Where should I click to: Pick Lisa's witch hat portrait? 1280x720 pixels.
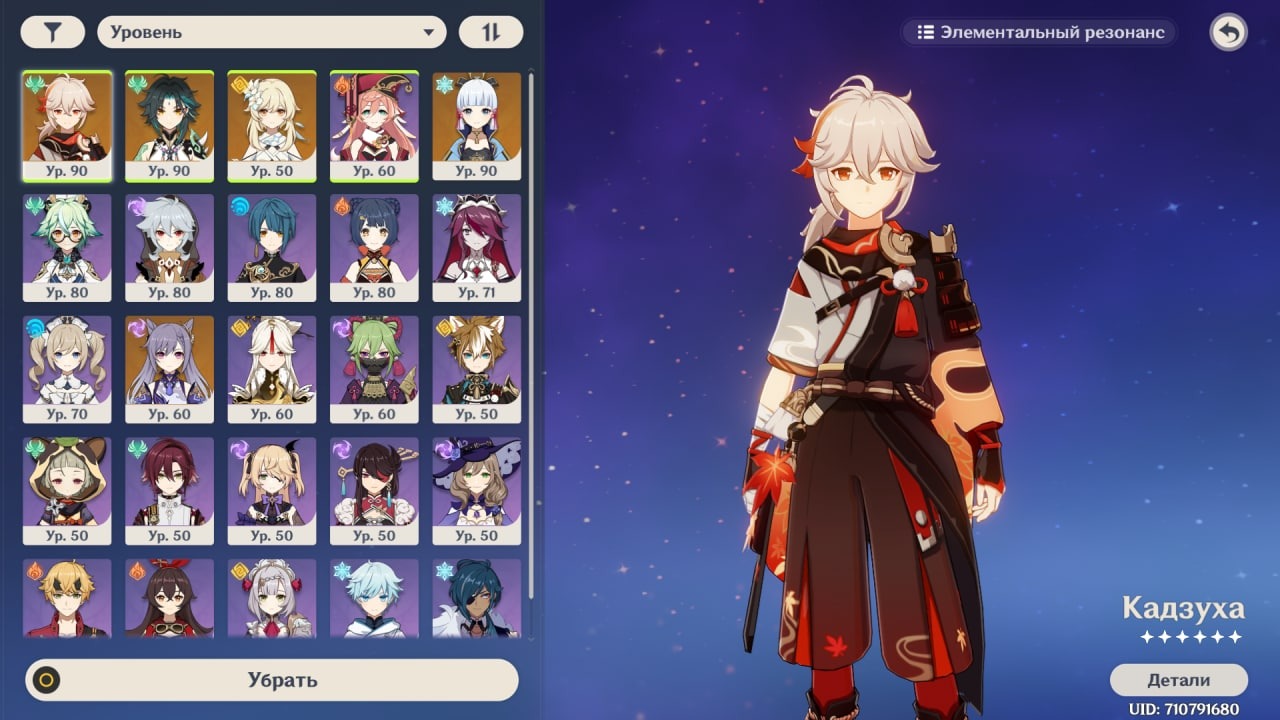point(477,491)
